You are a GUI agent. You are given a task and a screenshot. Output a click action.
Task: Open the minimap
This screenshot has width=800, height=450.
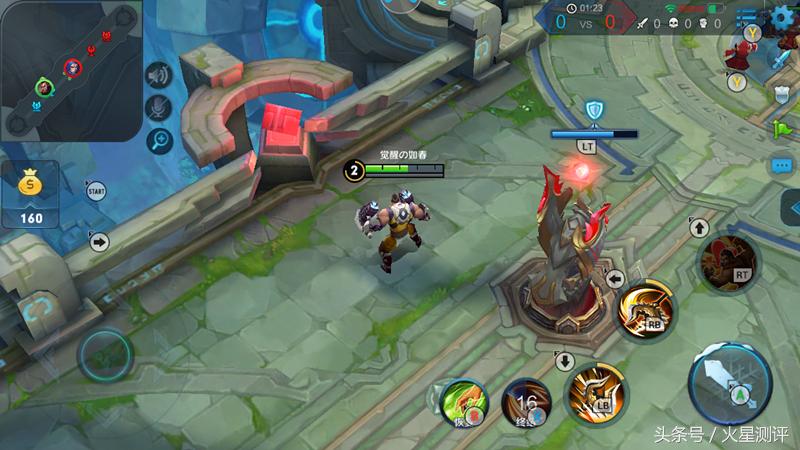70,70
